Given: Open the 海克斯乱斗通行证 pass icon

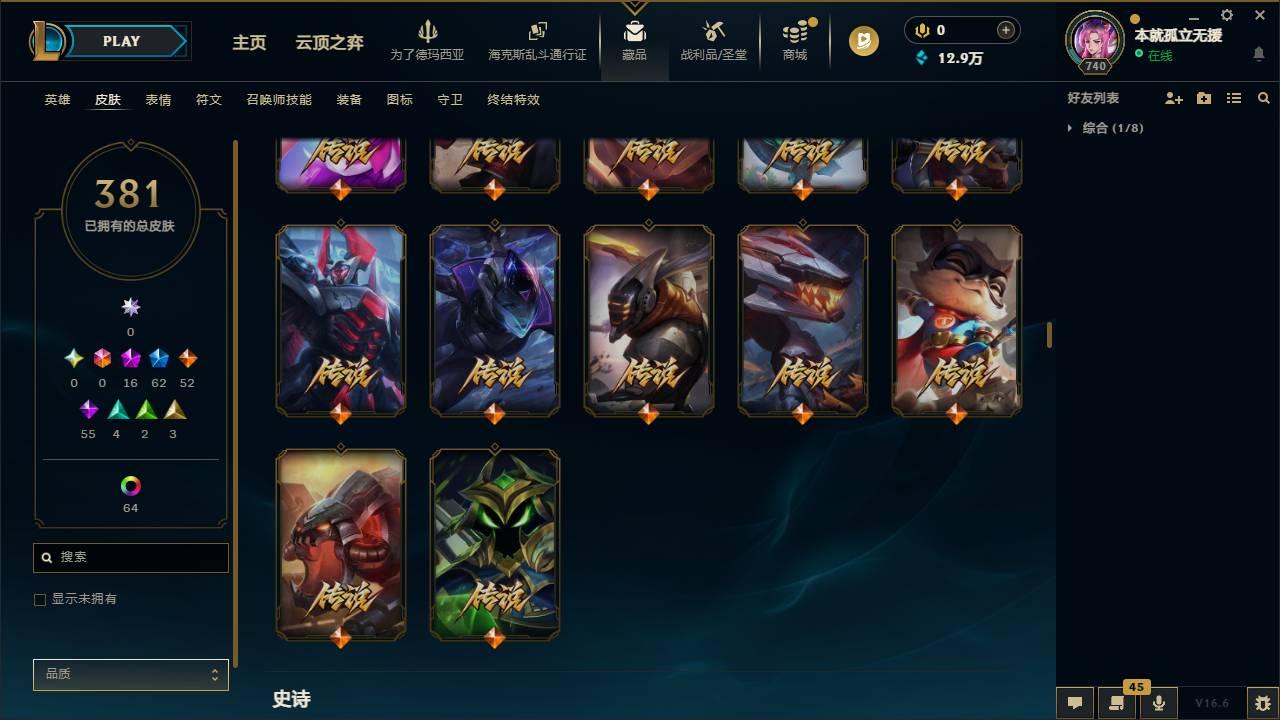Looking at the screenshot, I should pyautogui.click(x=537, y=40).
